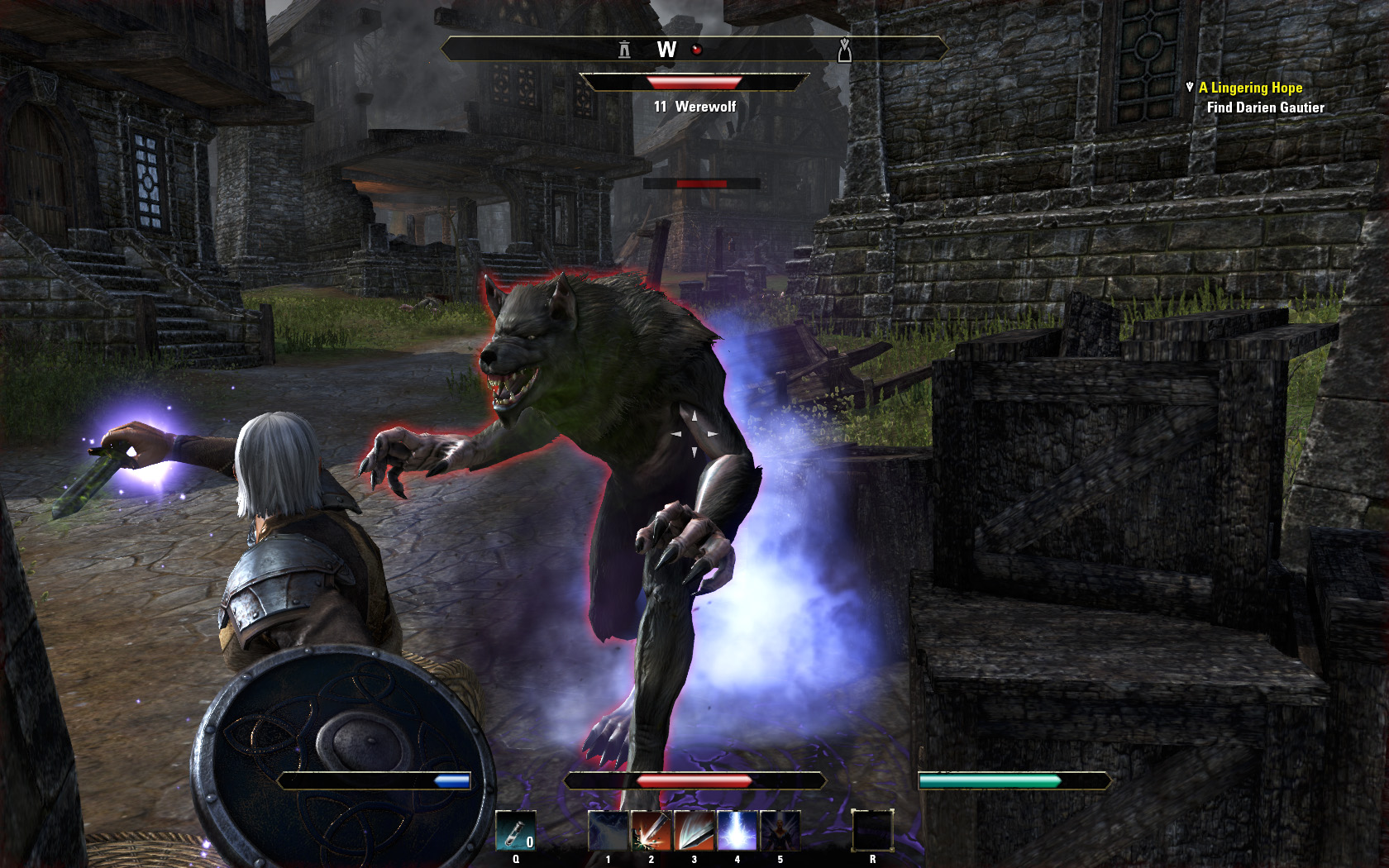Trigger the blade slash ability in slot 3
This screenshot has width=1389, height=868.
click(694, 831)
